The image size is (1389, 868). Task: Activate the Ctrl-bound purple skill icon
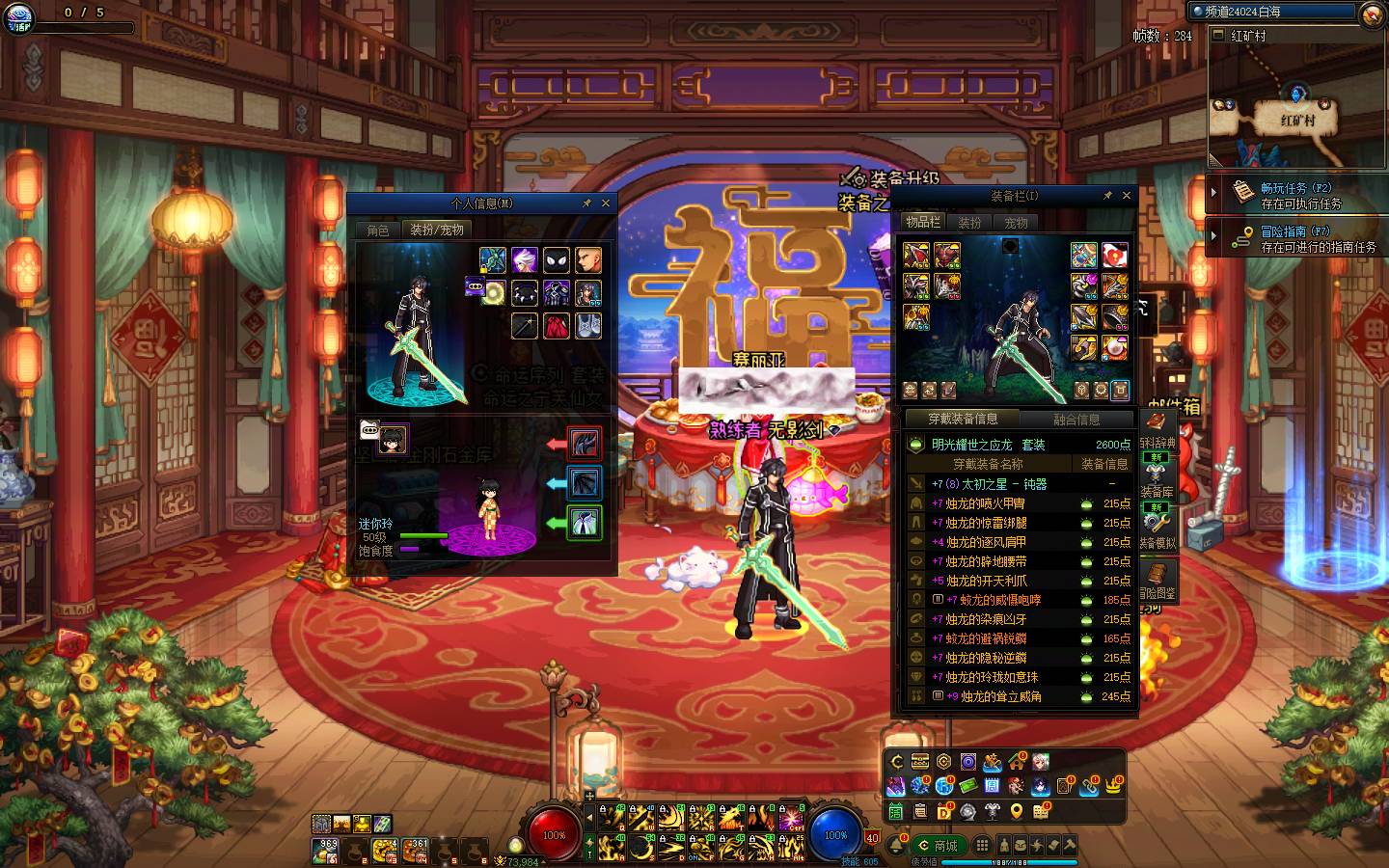click(791, 818)
